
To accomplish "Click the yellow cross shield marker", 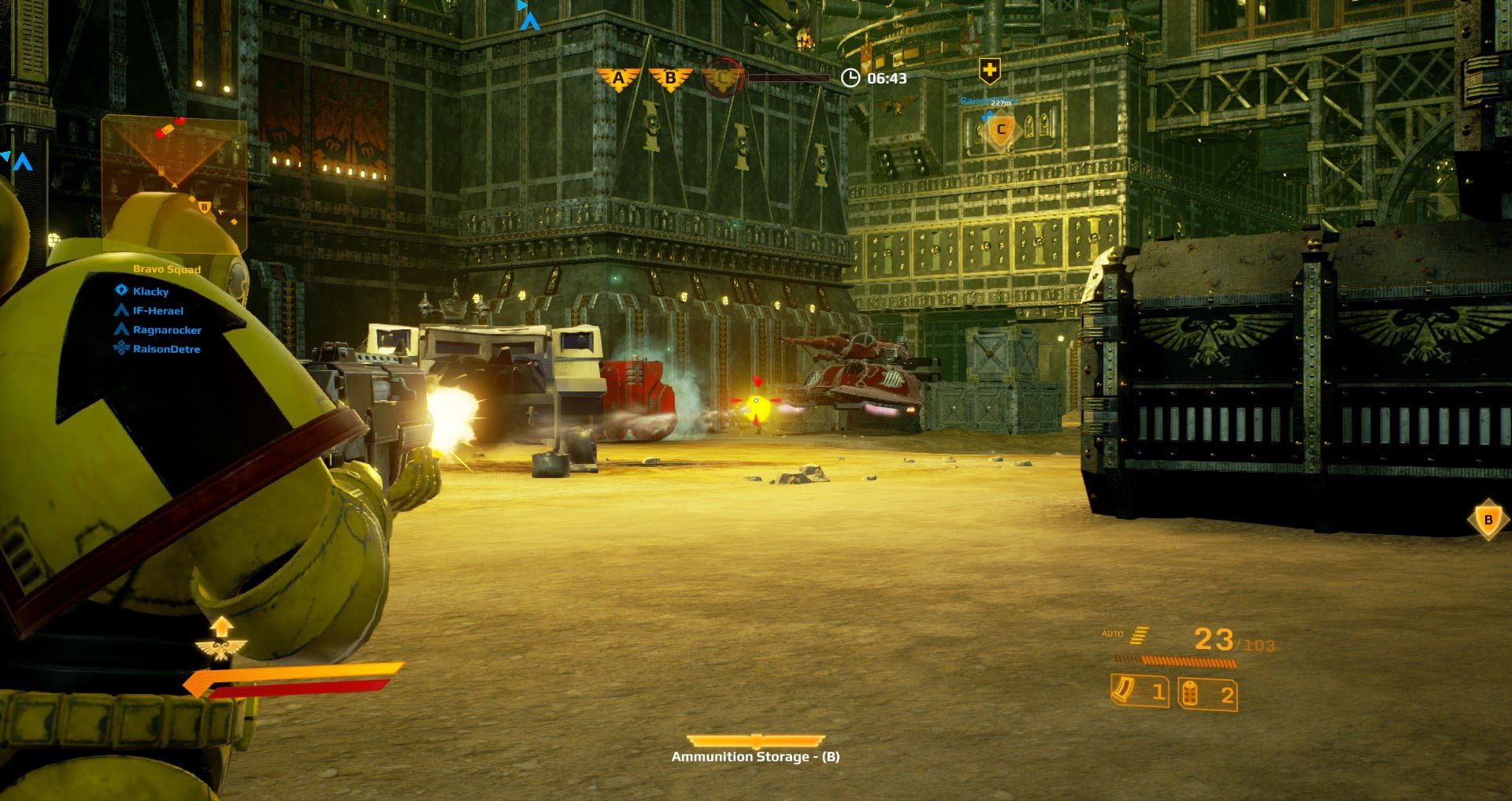I will 989,71.
